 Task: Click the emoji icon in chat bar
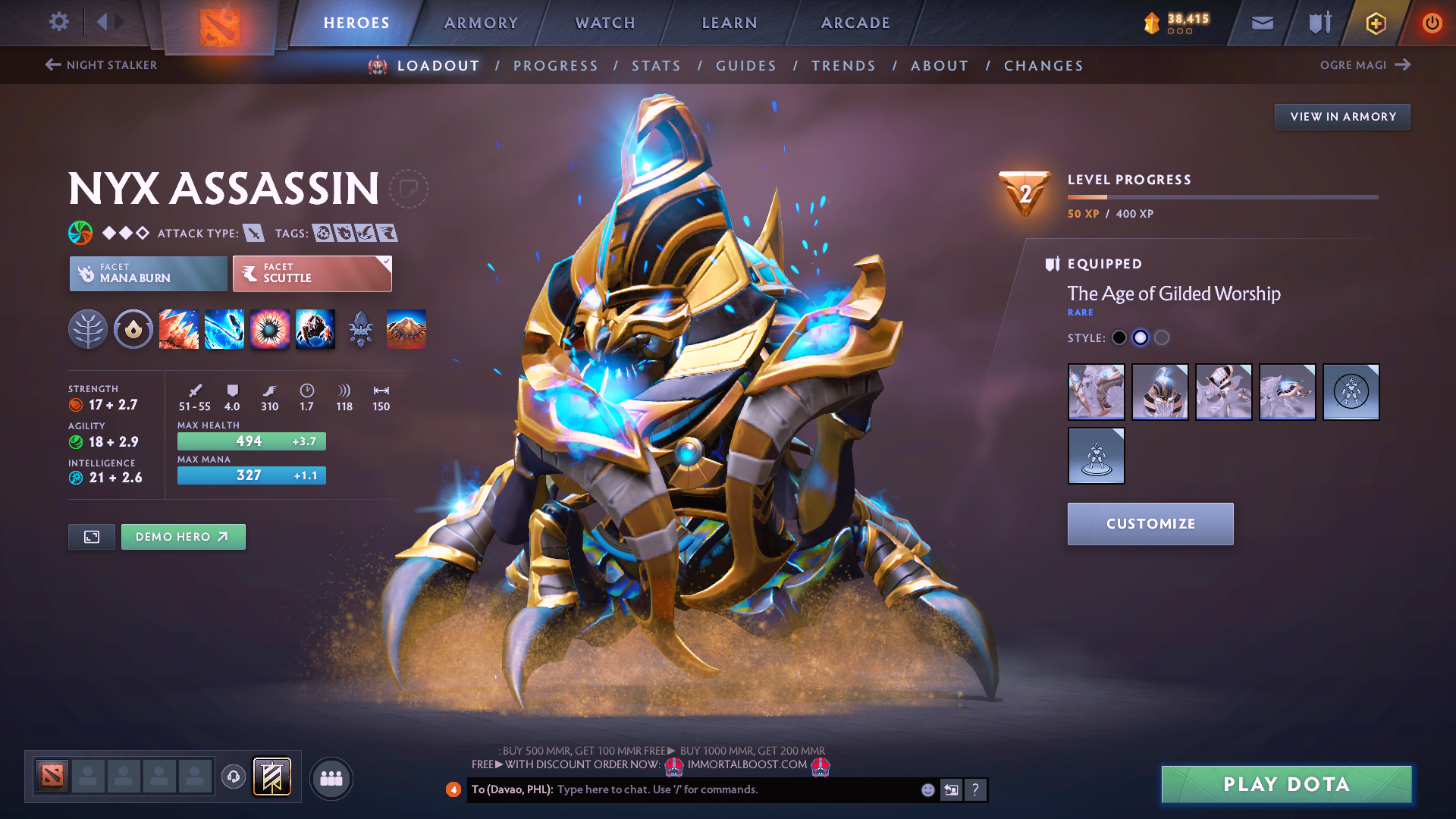[x=927, y=789]
